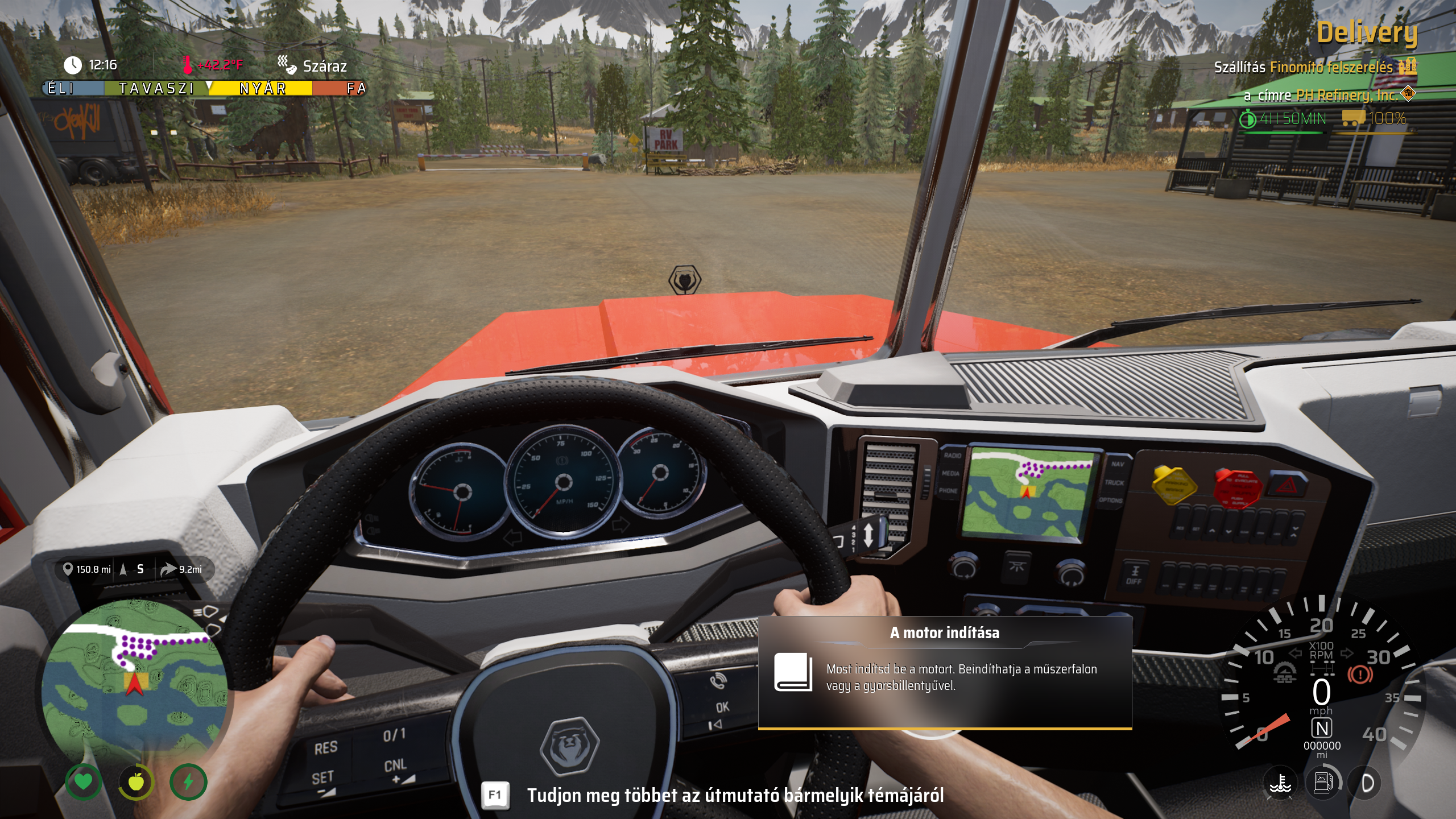Click the tutorial book icon

793,672
